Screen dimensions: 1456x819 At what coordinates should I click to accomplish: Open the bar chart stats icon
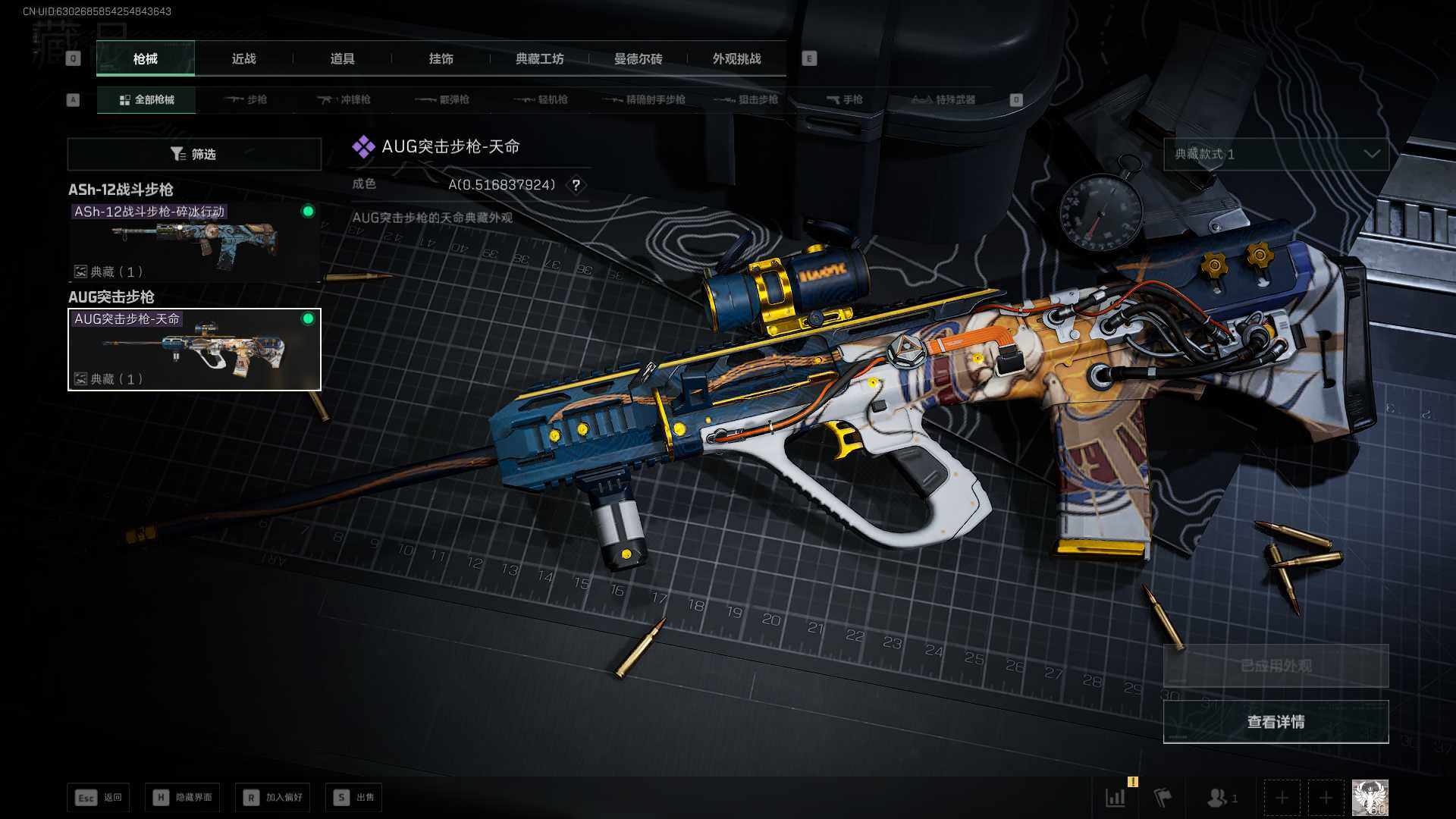[1116, 798]
